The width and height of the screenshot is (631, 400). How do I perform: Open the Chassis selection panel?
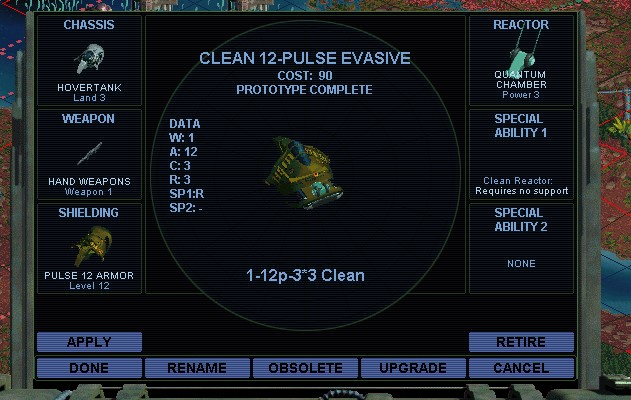pyautogui.click(x=89, y=60)
